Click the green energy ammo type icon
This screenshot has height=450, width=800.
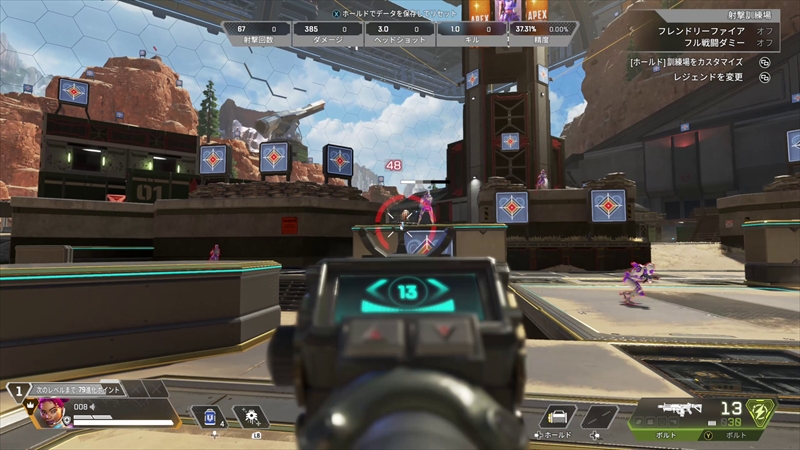[762, 411]
